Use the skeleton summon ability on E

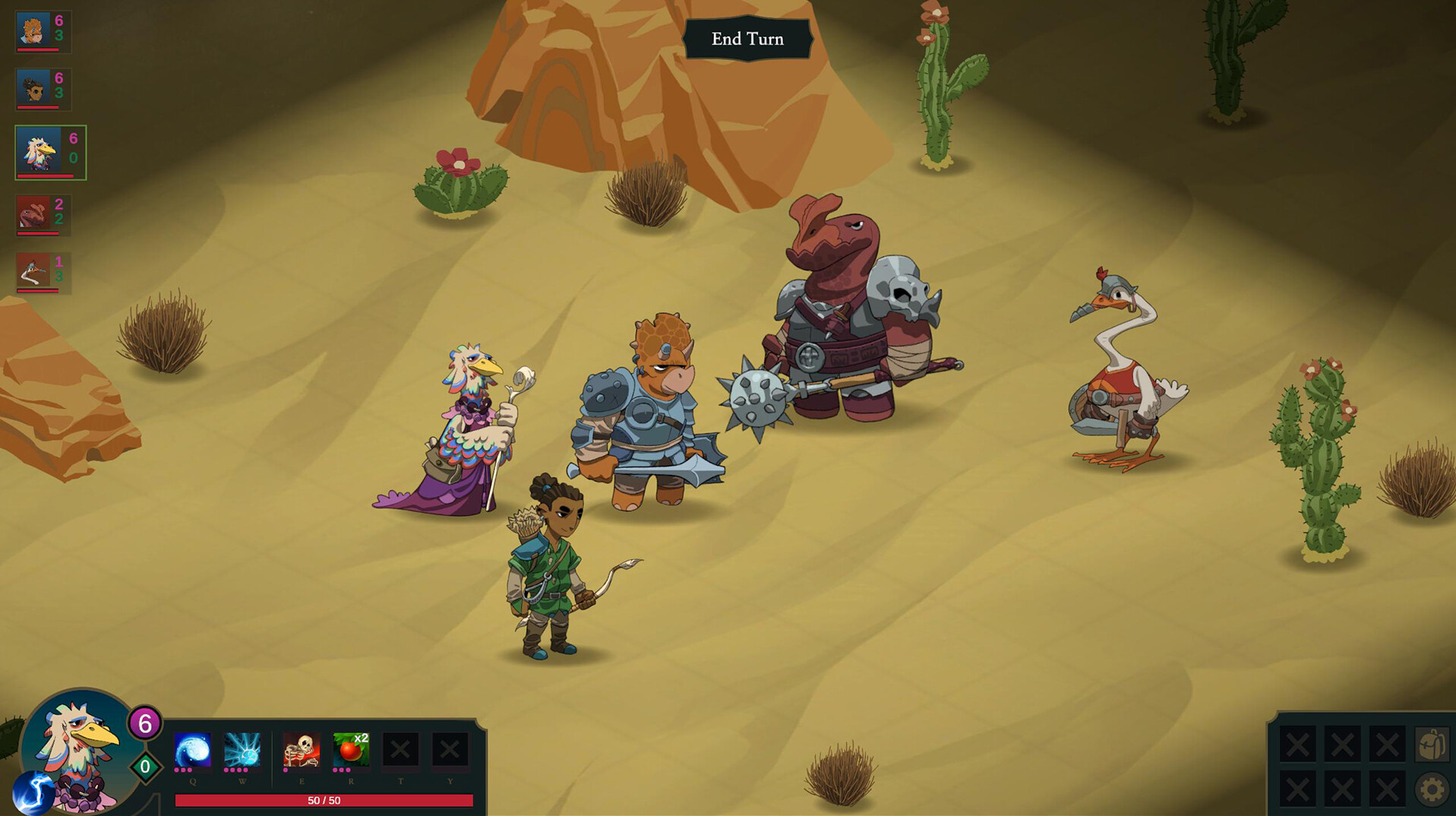click(302, 751)
